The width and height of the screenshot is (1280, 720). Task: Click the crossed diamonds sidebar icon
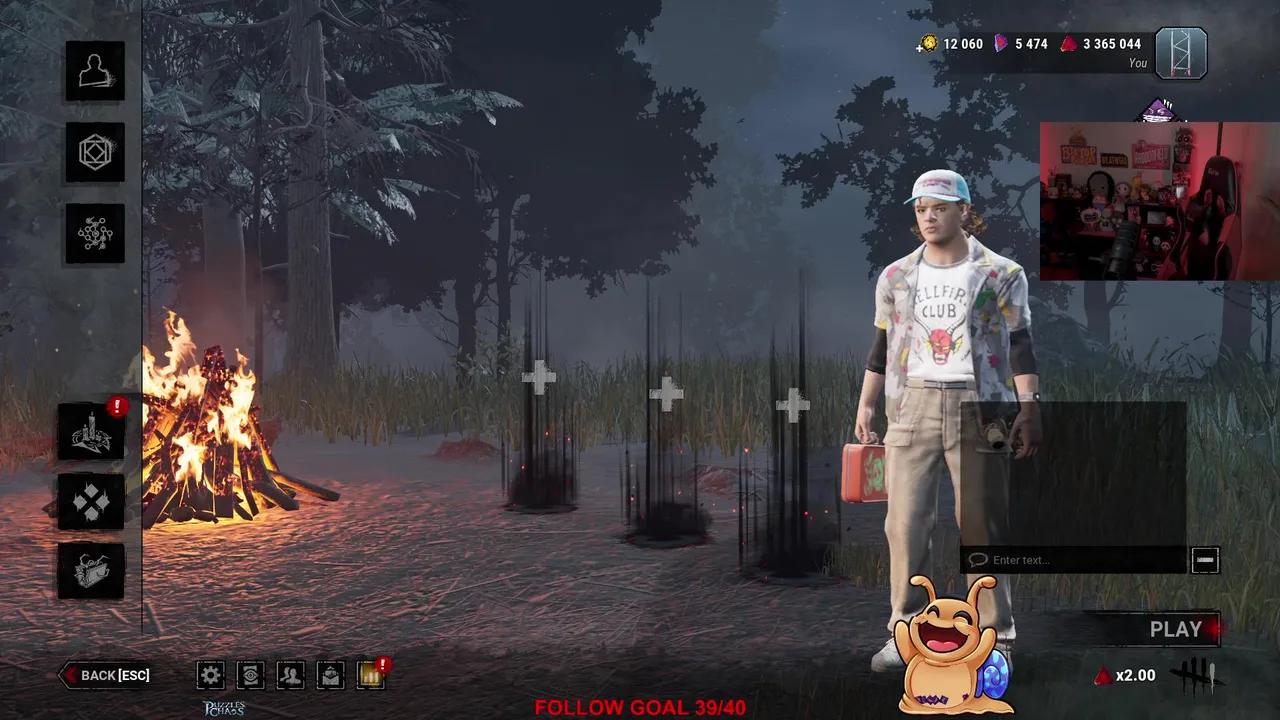[x=91, y=502]
